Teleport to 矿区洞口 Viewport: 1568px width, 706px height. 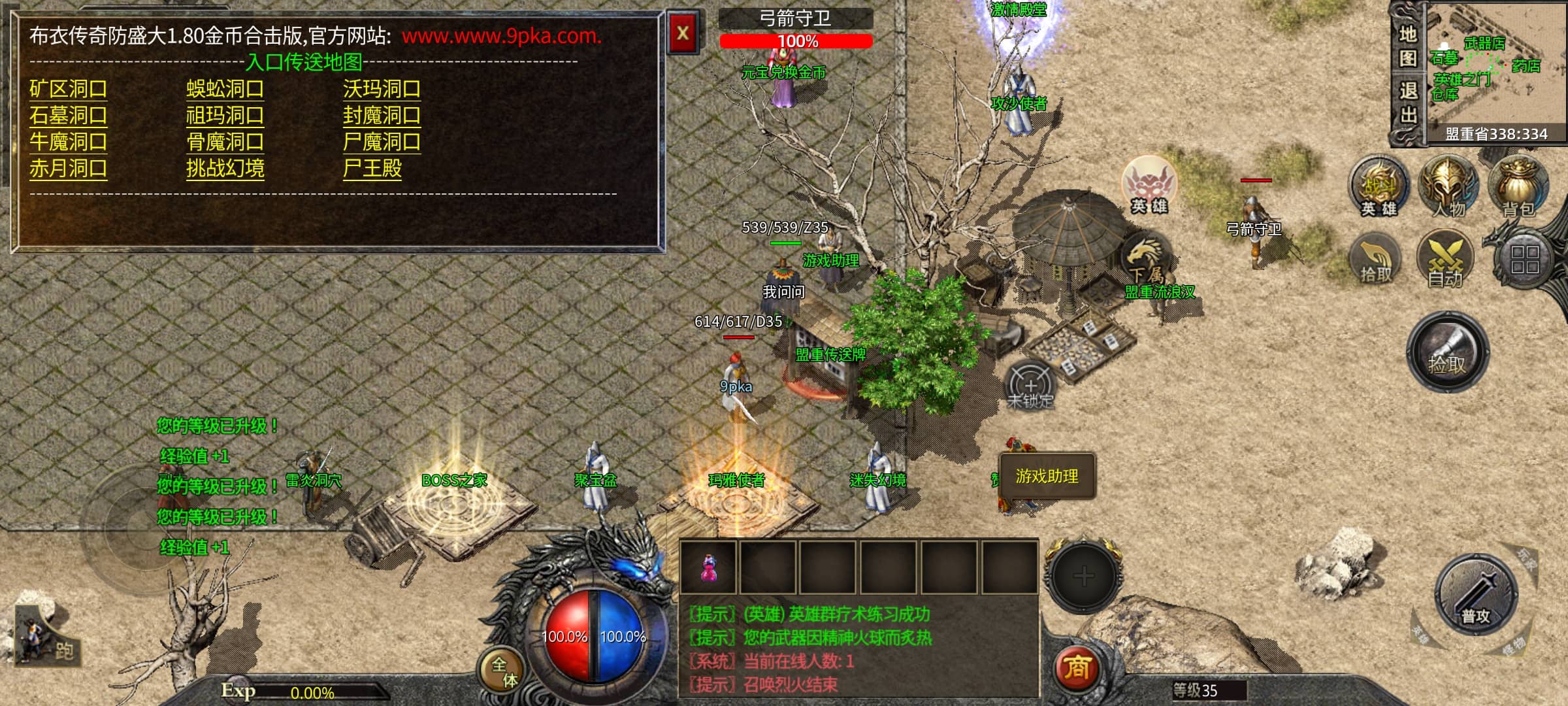click(68, 89)
